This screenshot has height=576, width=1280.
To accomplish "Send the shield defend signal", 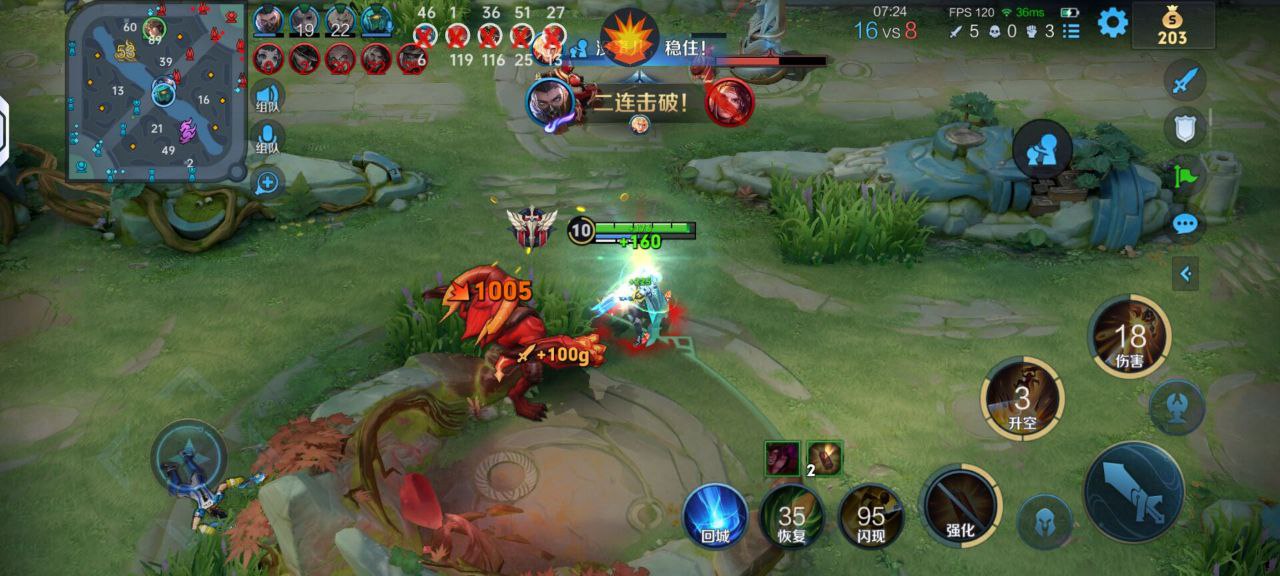I will 1185,127.
